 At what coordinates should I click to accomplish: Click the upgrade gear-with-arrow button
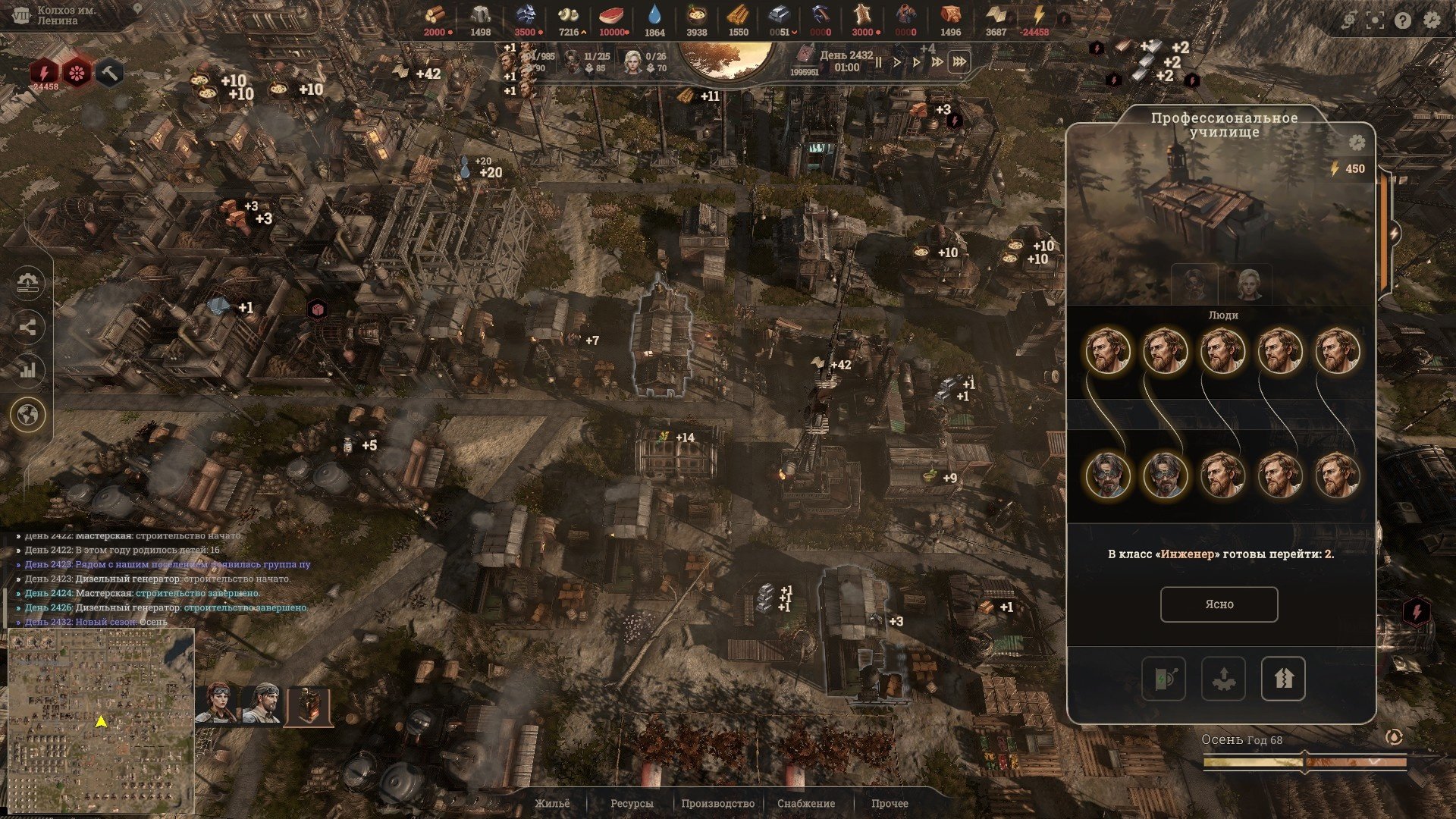pos(1223,678)
